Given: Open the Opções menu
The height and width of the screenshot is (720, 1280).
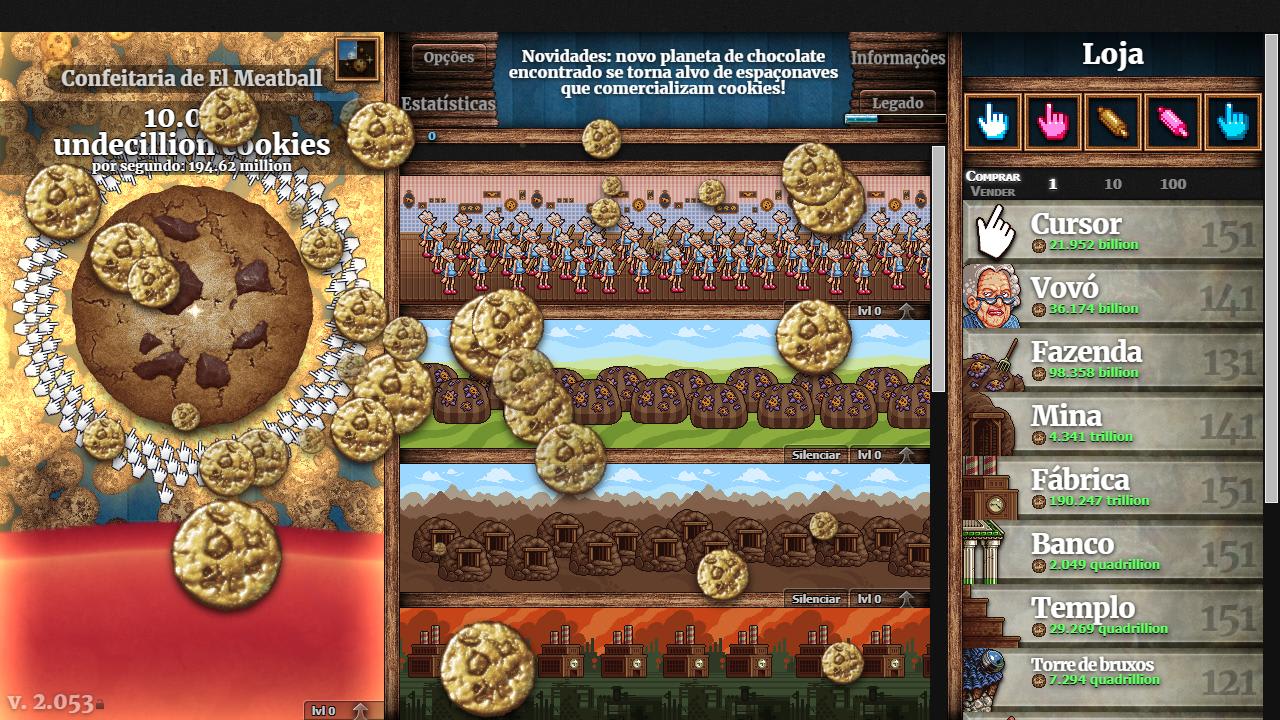Looking at the screenshot, I should [x=448, y=57].
